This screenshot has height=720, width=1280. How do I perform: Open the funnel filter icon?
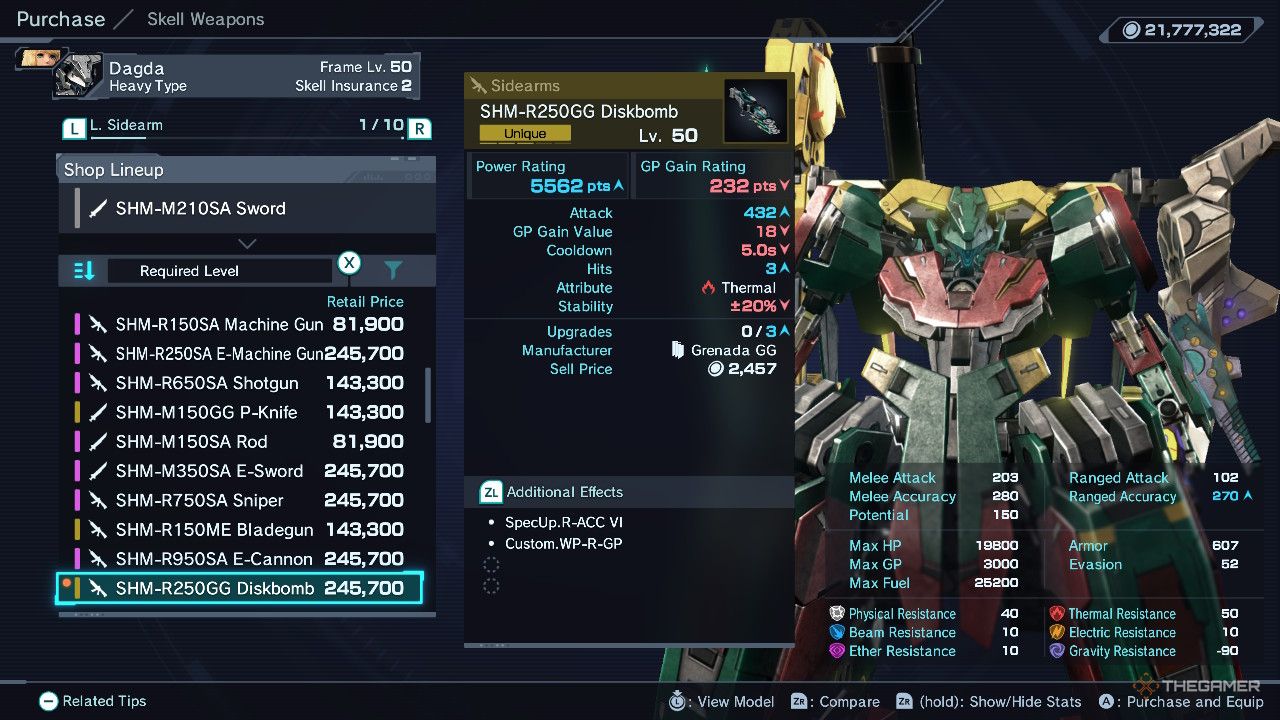tap(393, 270)
